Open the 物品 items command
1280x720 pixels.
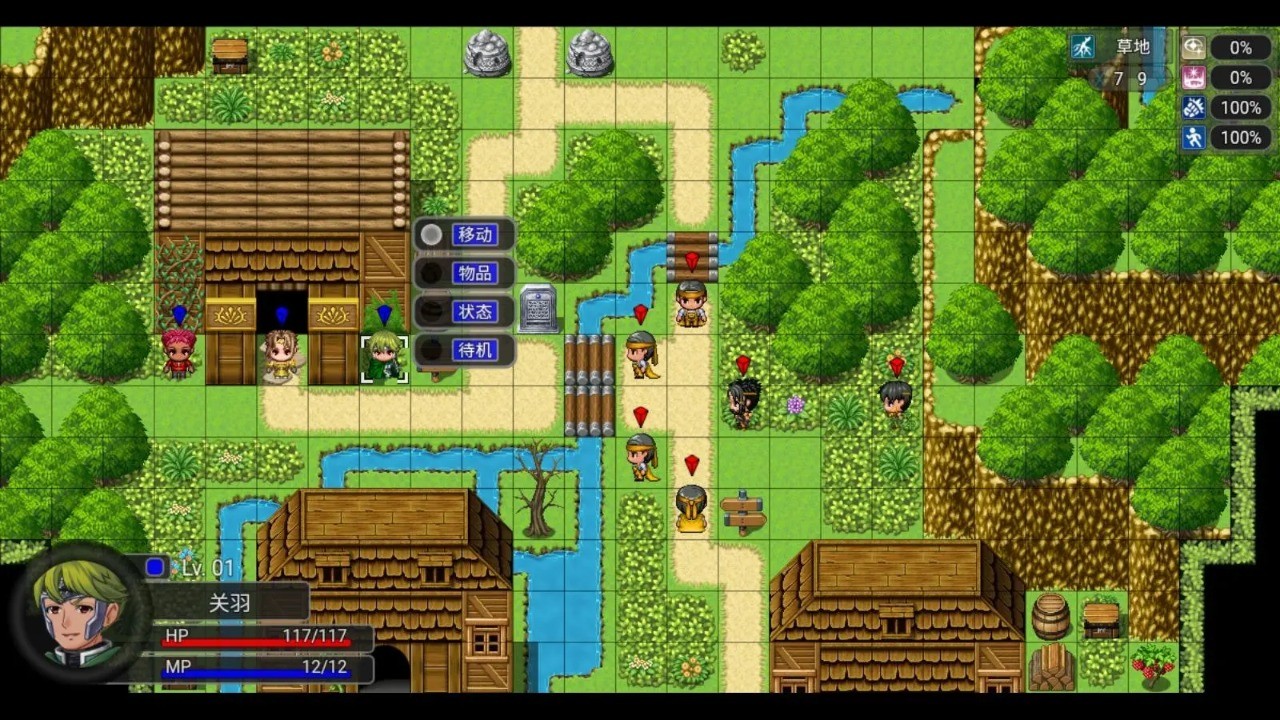[476, 273]
